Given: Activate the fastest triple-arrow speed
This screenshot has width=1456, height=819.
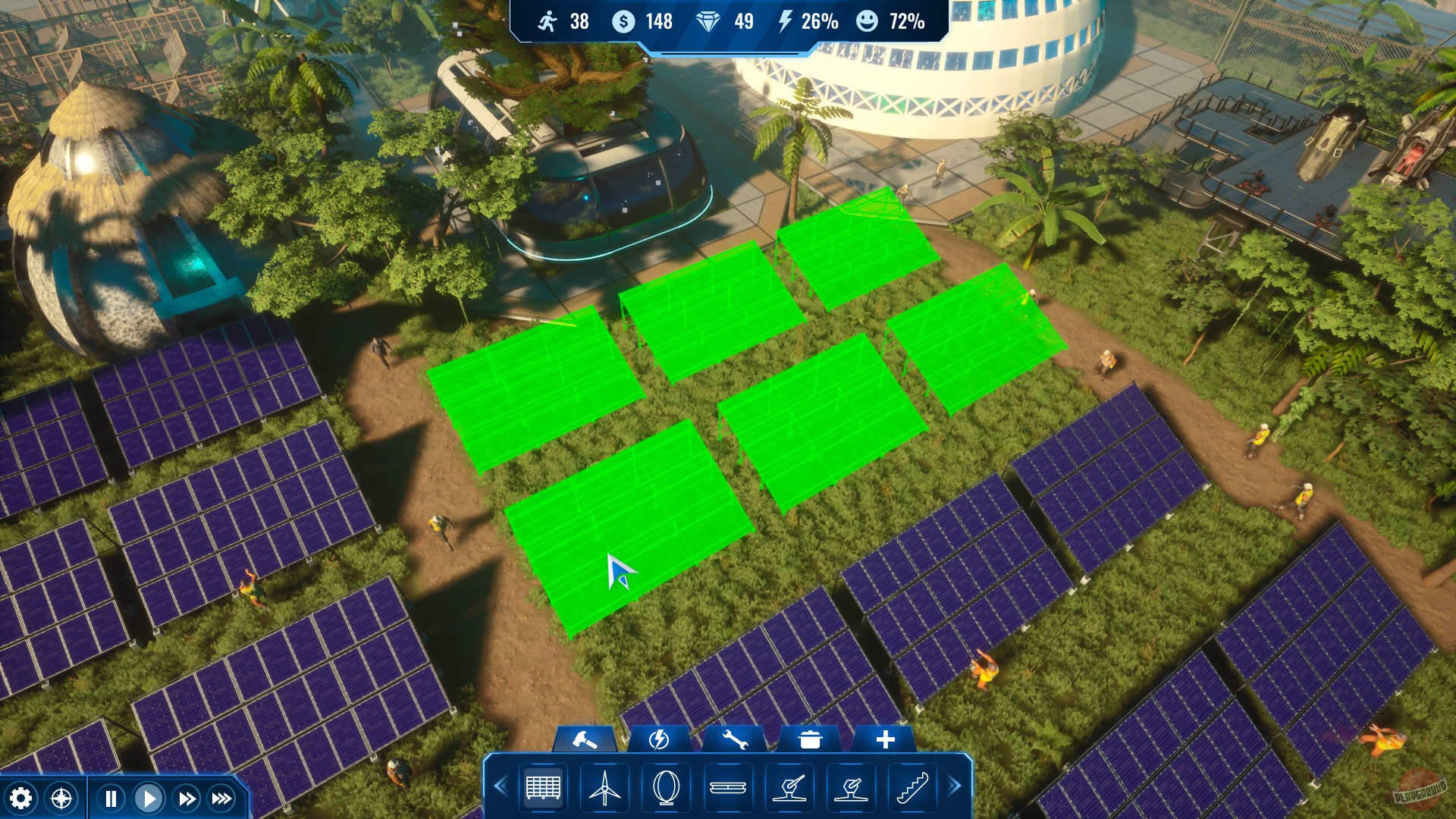Looking at the screenshot, I should tap(222, 797).
